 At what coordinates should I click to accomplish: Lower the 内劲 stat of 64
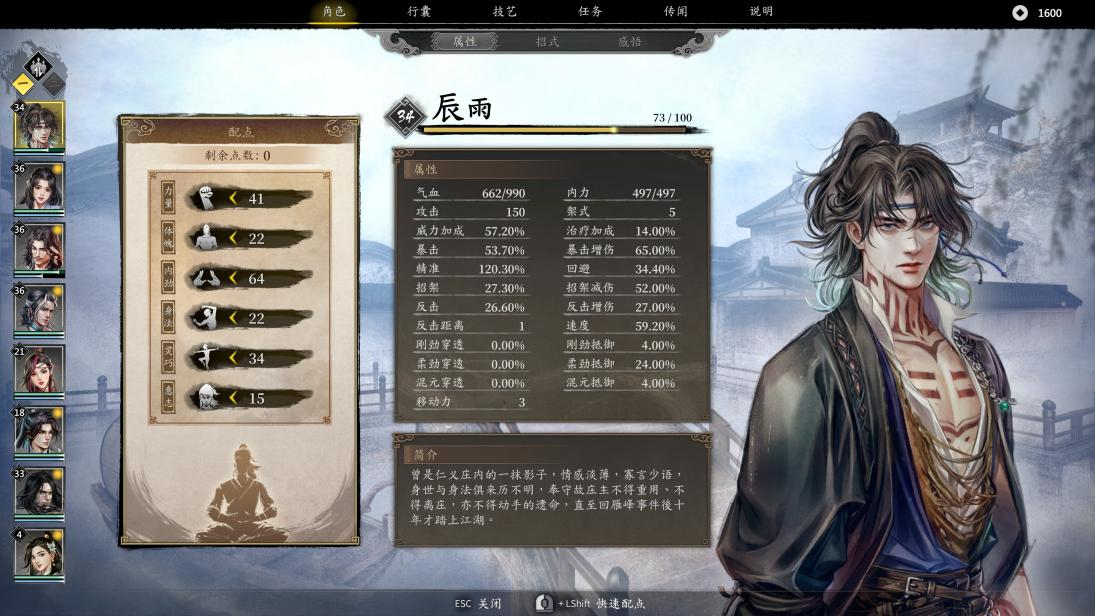click(x=234, y=278)
